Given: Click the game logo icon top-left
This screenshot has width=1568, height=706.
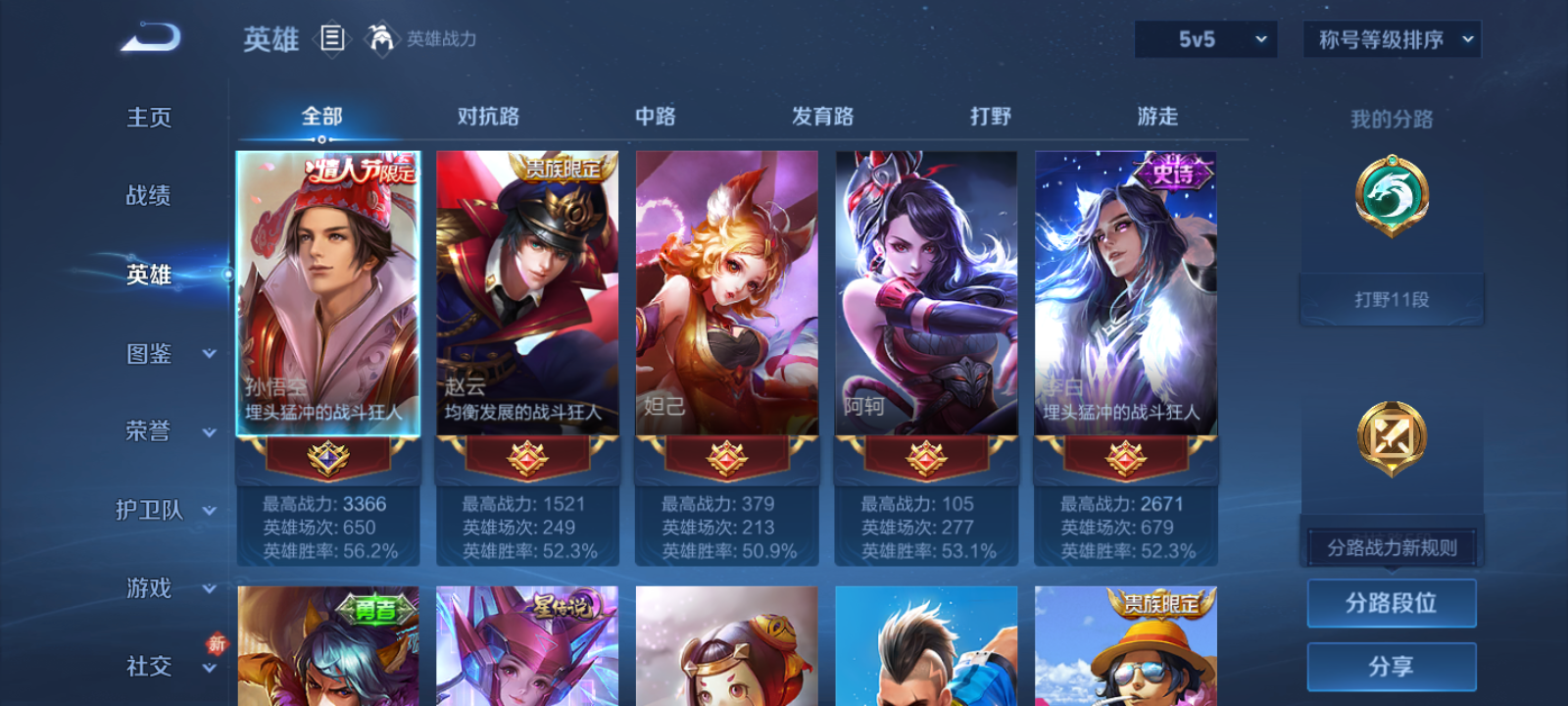Looking at the screenshot, I should coord(149,37).
